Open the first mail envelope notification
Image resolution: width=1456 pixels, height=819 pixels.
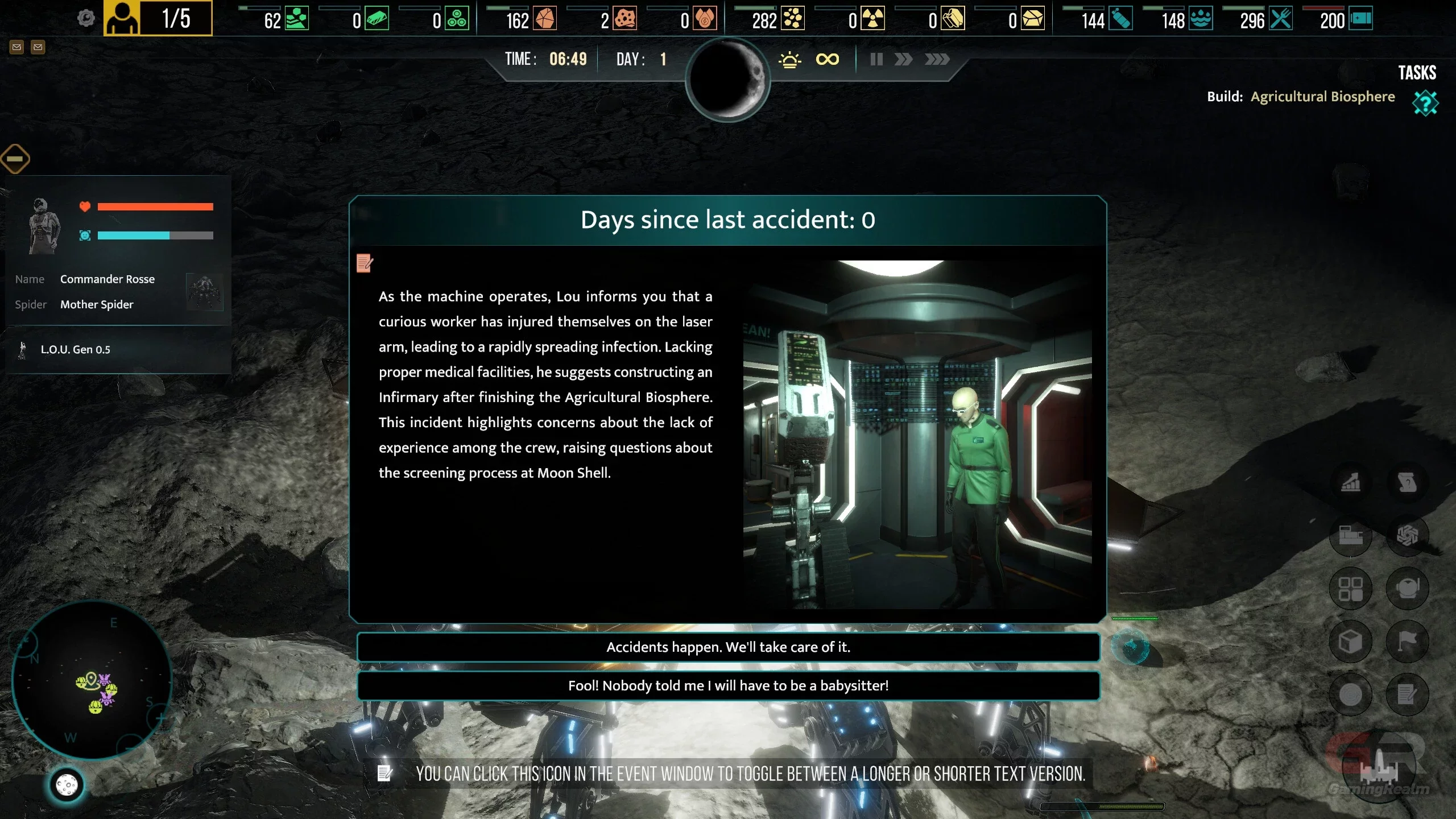coord(17,47)
